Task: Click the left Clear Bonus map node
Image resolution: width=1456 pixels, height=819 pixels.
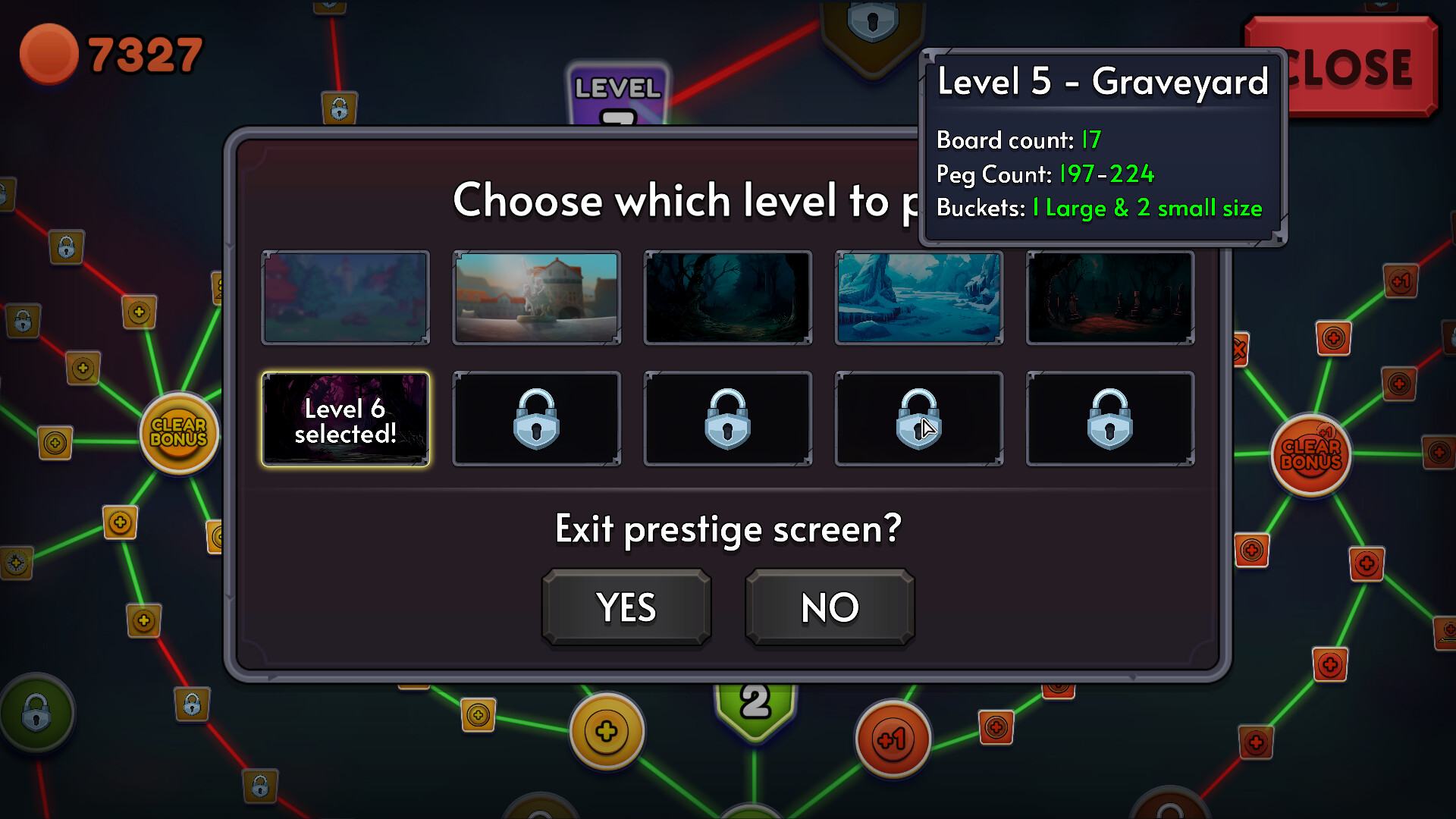Action: pos(178,432)
